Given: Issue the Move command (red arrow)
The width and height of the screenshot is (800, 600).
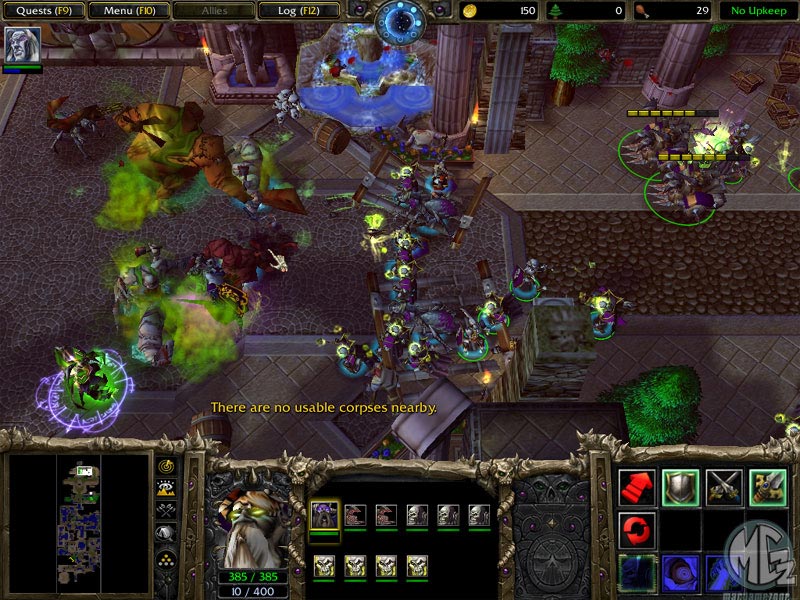Looking at the screenshot, I should click(x=636, y=487).
